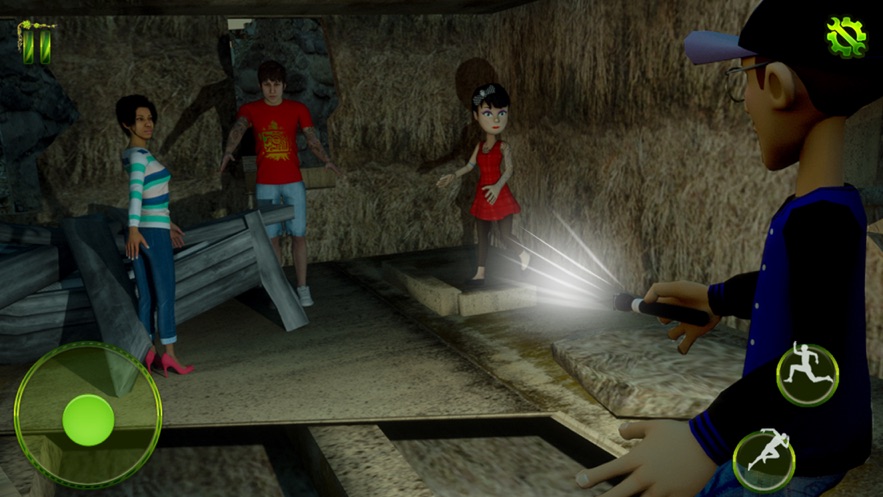Activate the jump button with leaping figure
Image resolution: width=883 pixels, height=497 pixels.
tap(807, 373)
